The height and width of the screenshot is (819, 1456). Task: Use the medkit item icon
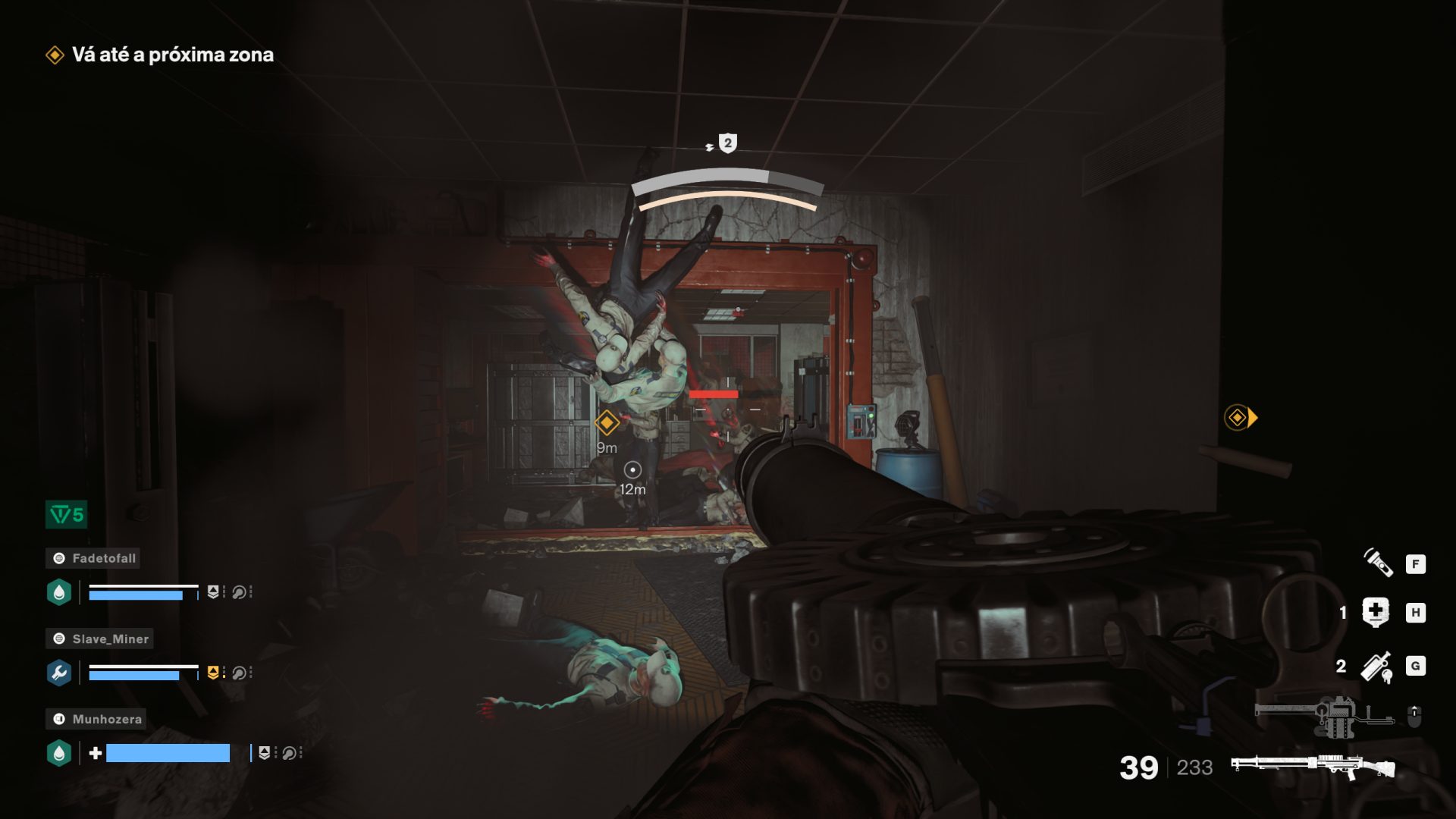[x=1375, y=612]
